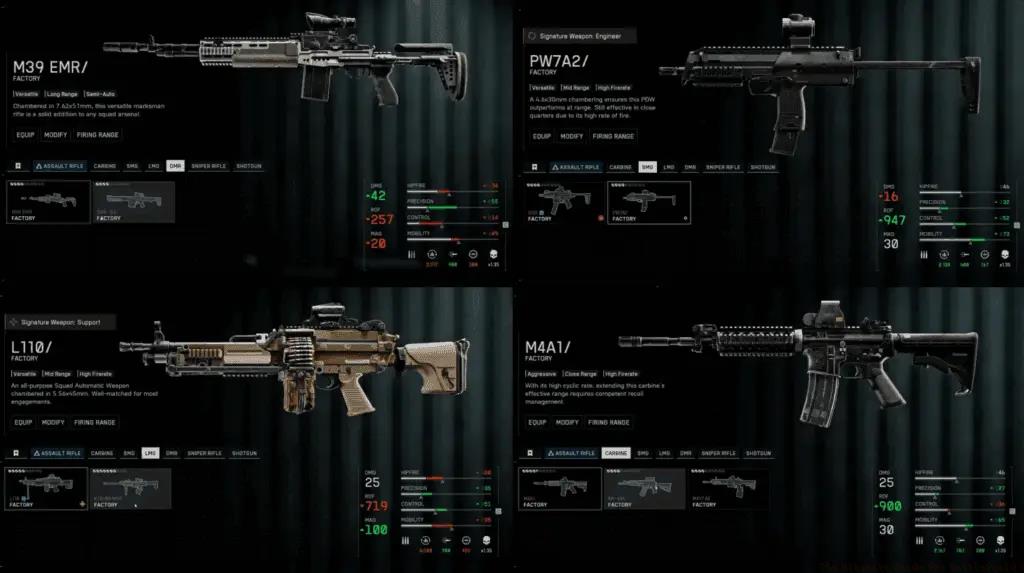Switch to Carbine tab in the M39 EMR panel
The image size is (1024, 573).
click(103, 166)
